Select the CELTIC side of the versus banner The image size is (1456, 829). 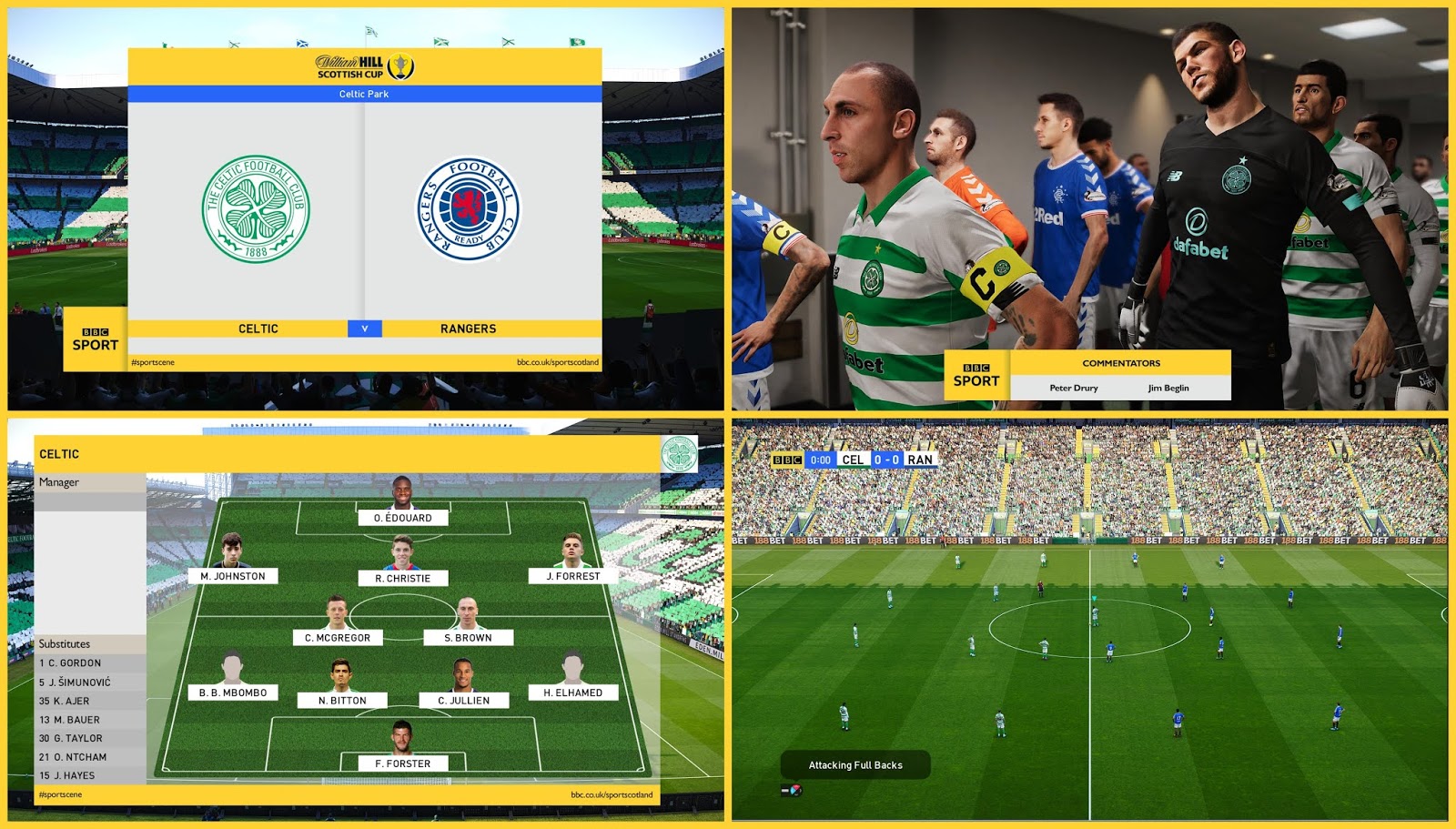coord(258,328)
